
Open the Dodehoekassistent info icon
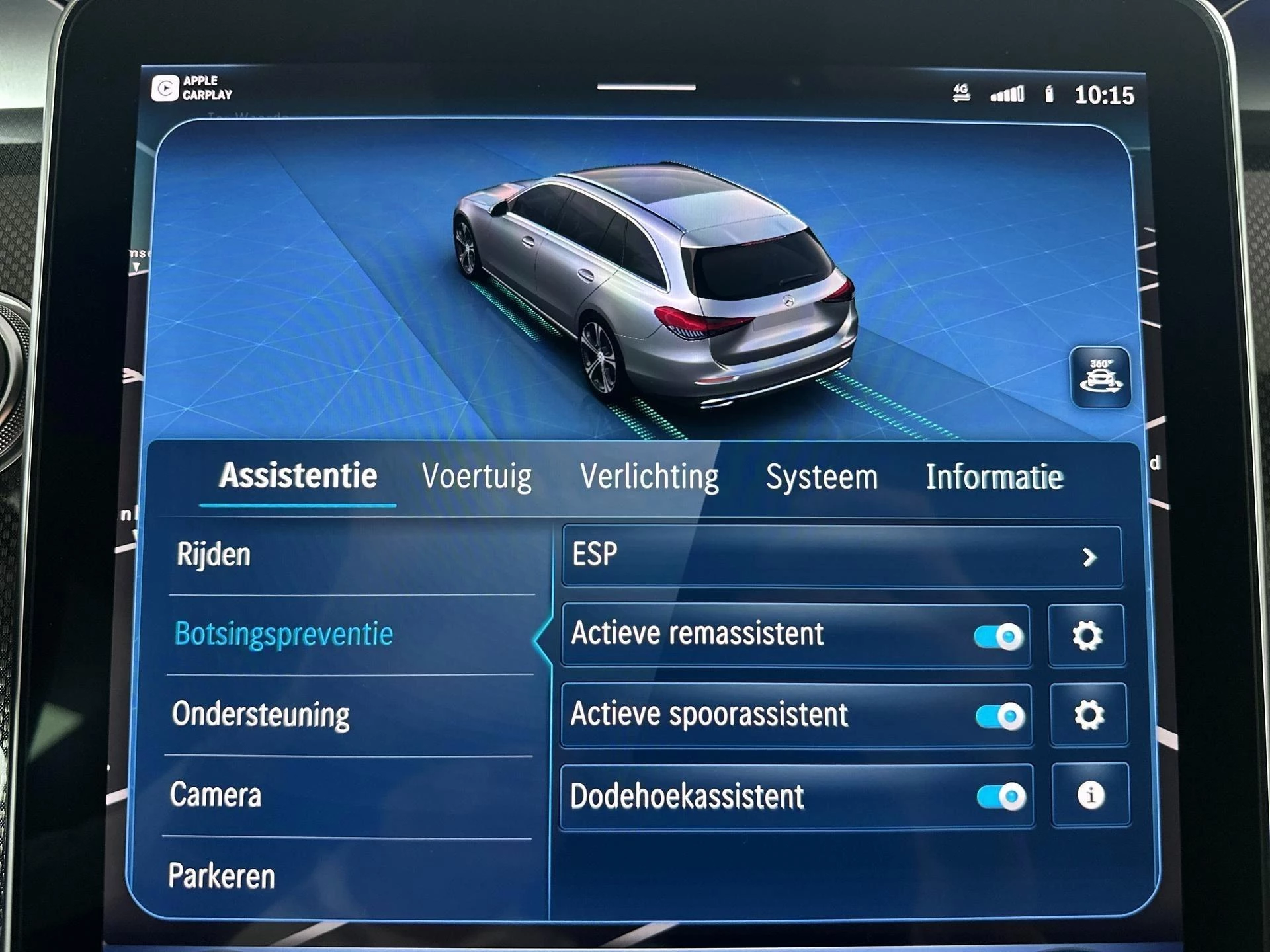click(1089, 797)
